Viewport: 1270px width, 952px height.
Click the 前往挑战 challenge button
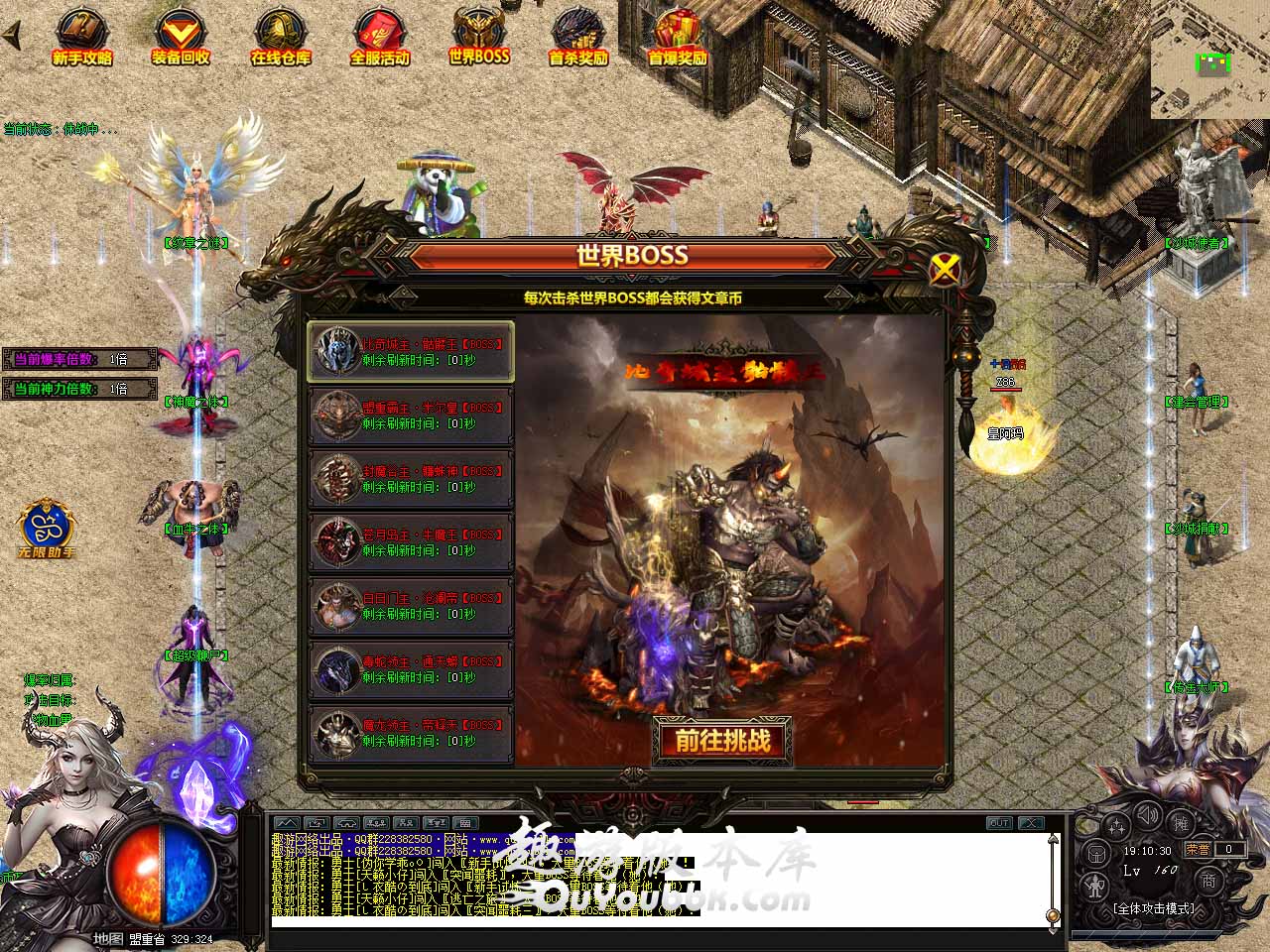tap(722, 741)
